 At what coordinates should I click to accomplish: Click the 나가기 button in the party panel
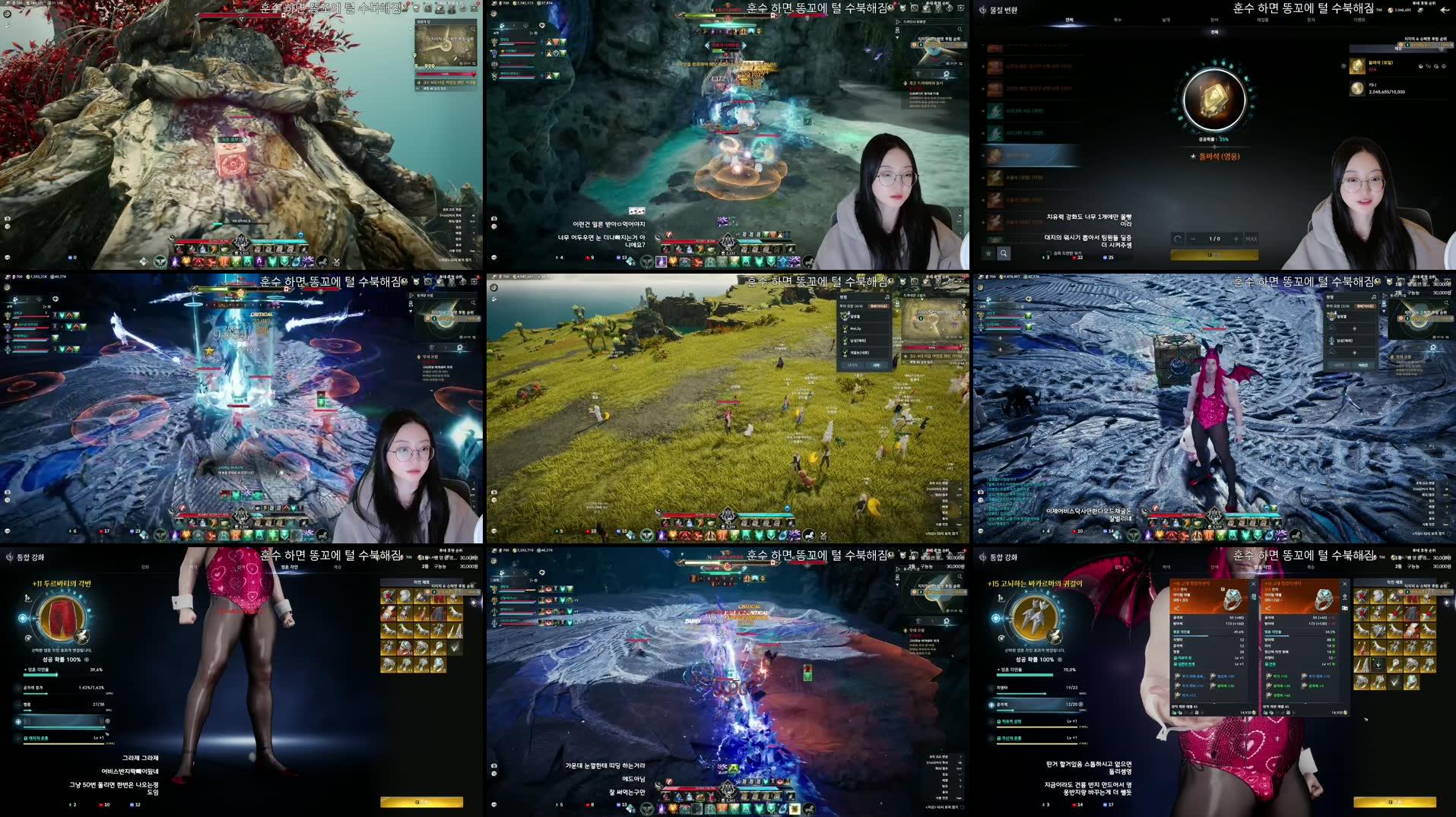pyautogui.click(x=852, y=365)
